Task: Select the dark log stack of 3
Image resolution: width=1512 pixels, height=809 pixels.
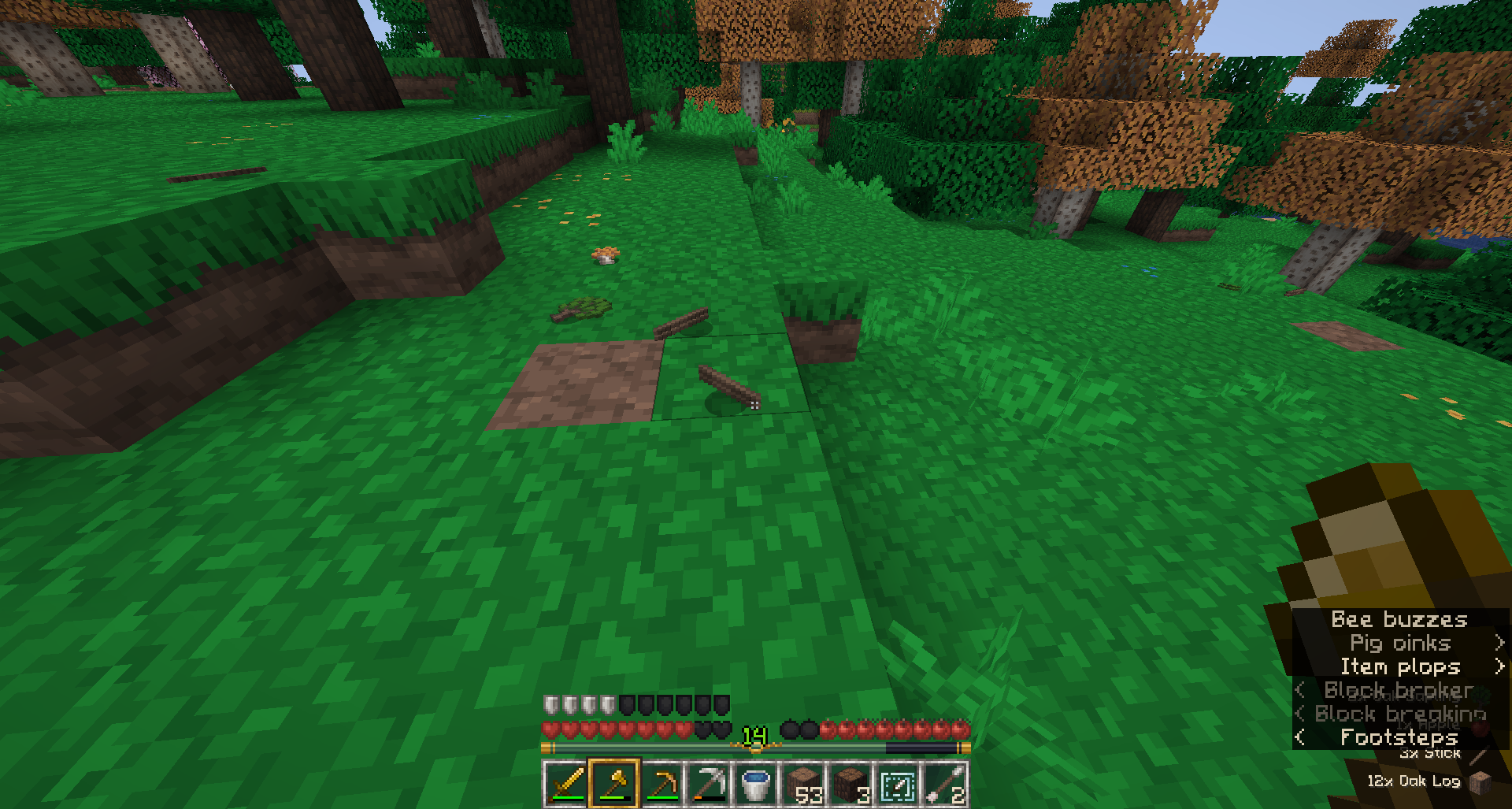Action: pyautogui.click(x=850, y=785)
